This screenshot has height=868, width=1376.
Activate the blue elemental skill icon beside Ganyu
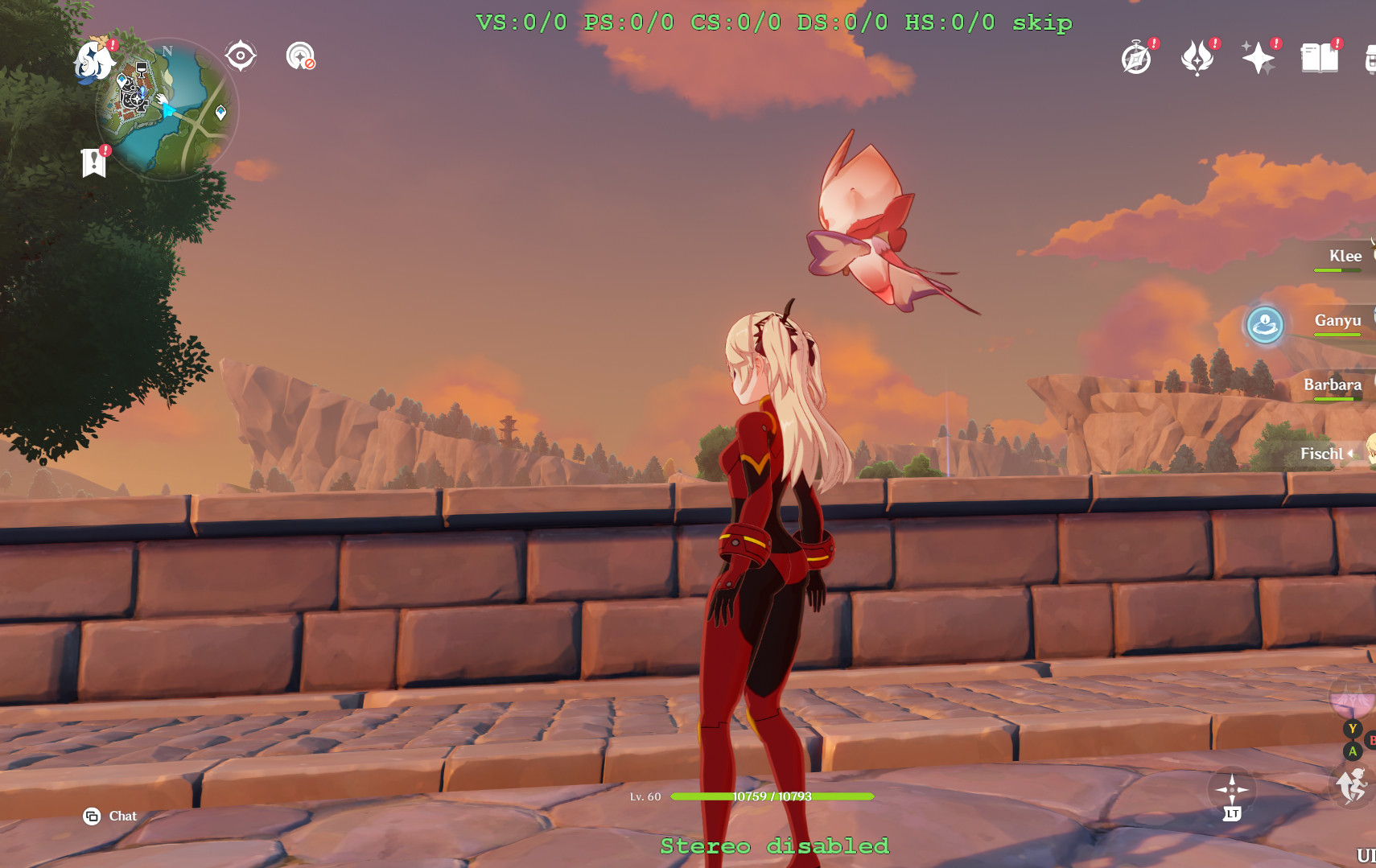coord(1265,325)
